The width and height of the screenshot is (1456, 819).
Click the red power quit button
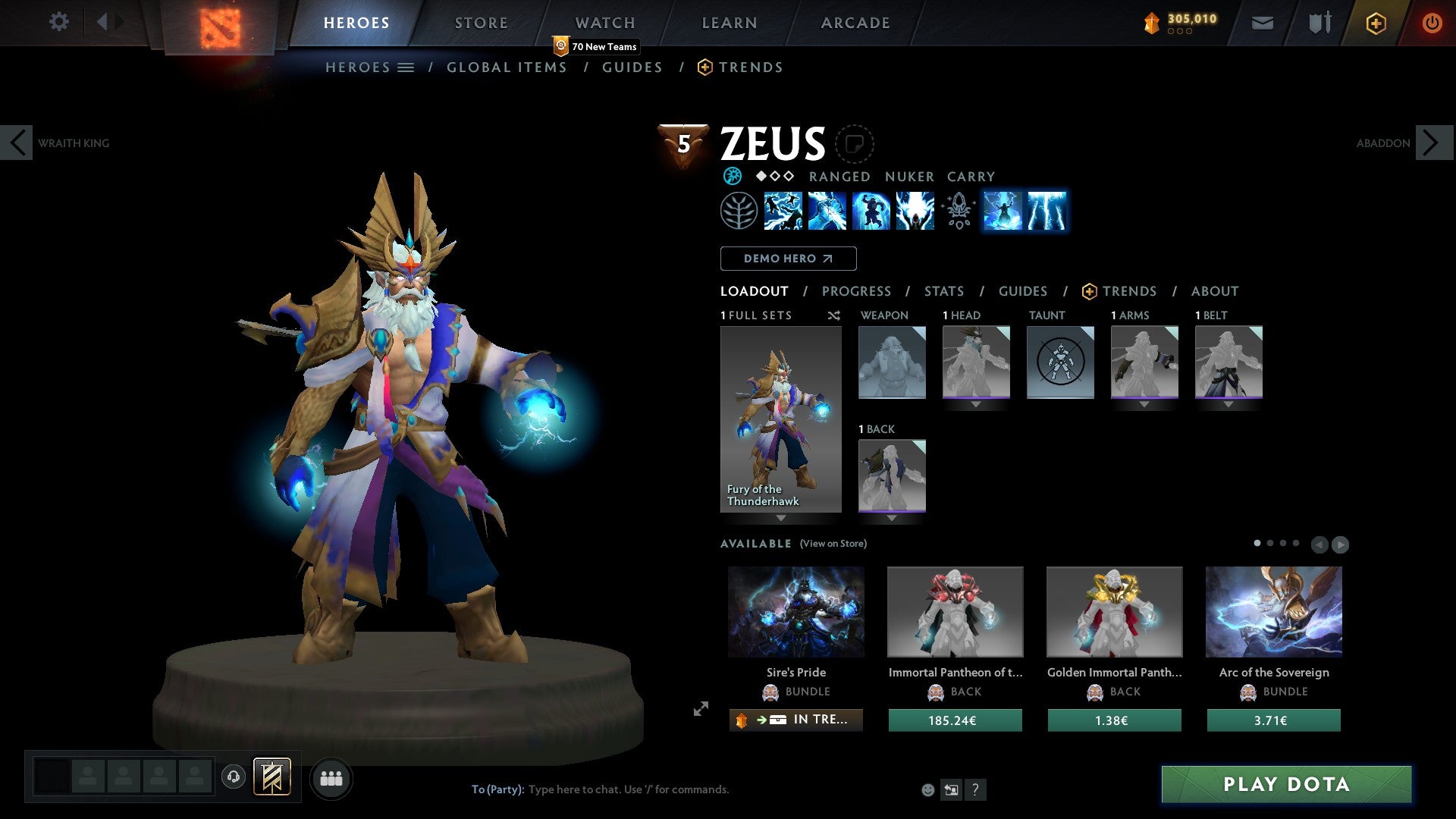point(1431,23)
